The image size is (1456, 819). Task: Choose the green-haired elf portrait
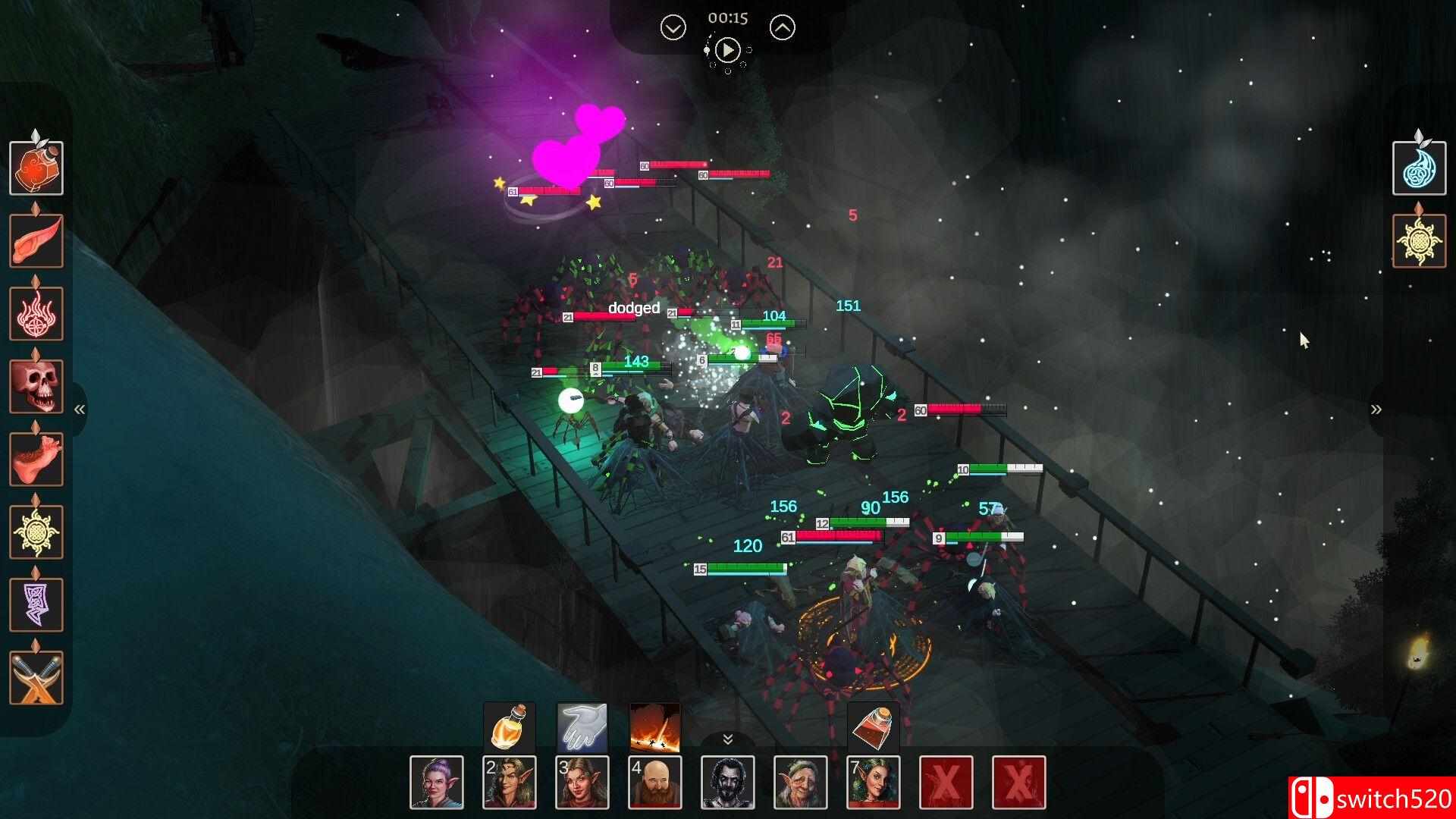coord(874,782)
